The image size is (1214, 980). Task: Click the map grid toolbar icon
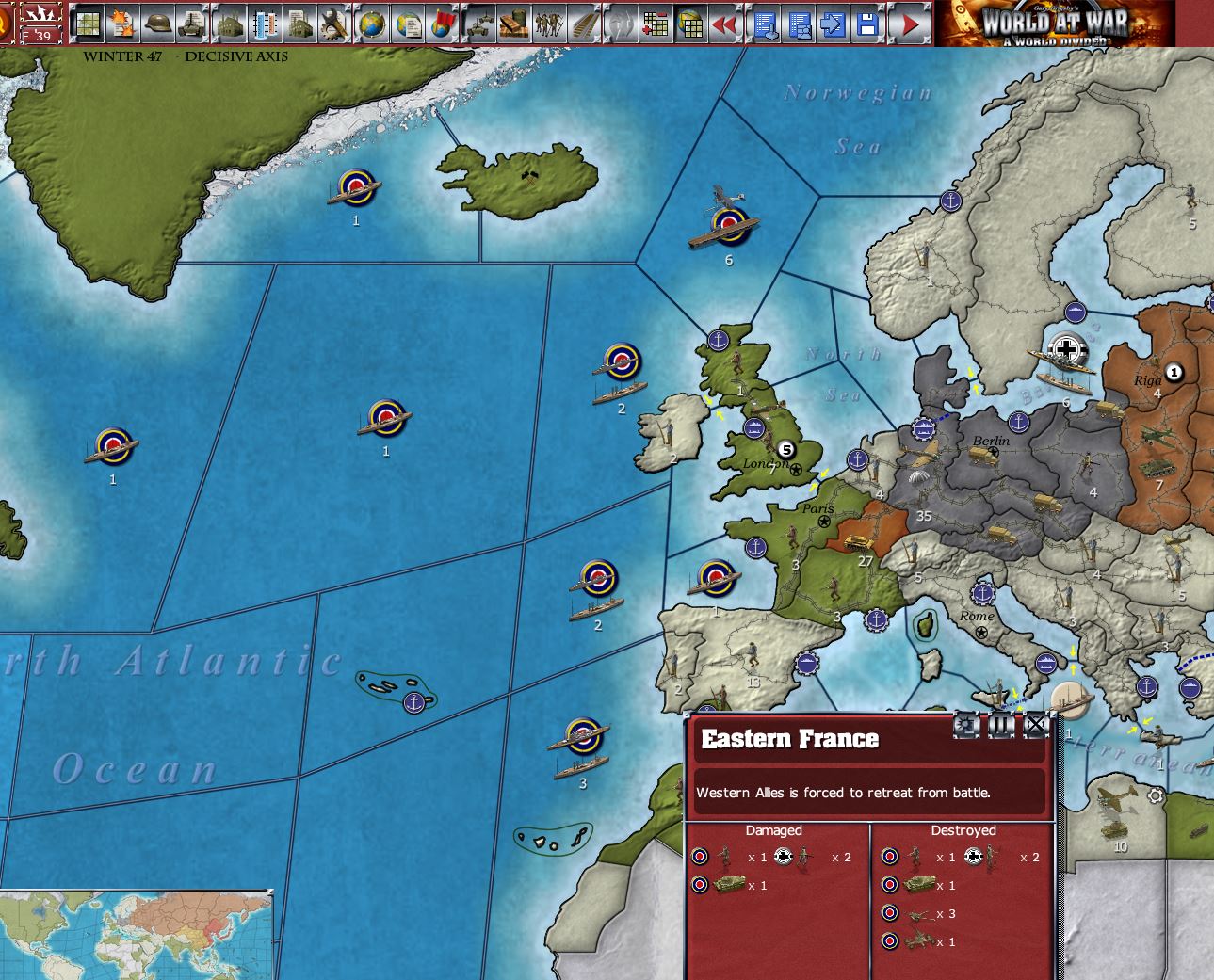(88, 24)
